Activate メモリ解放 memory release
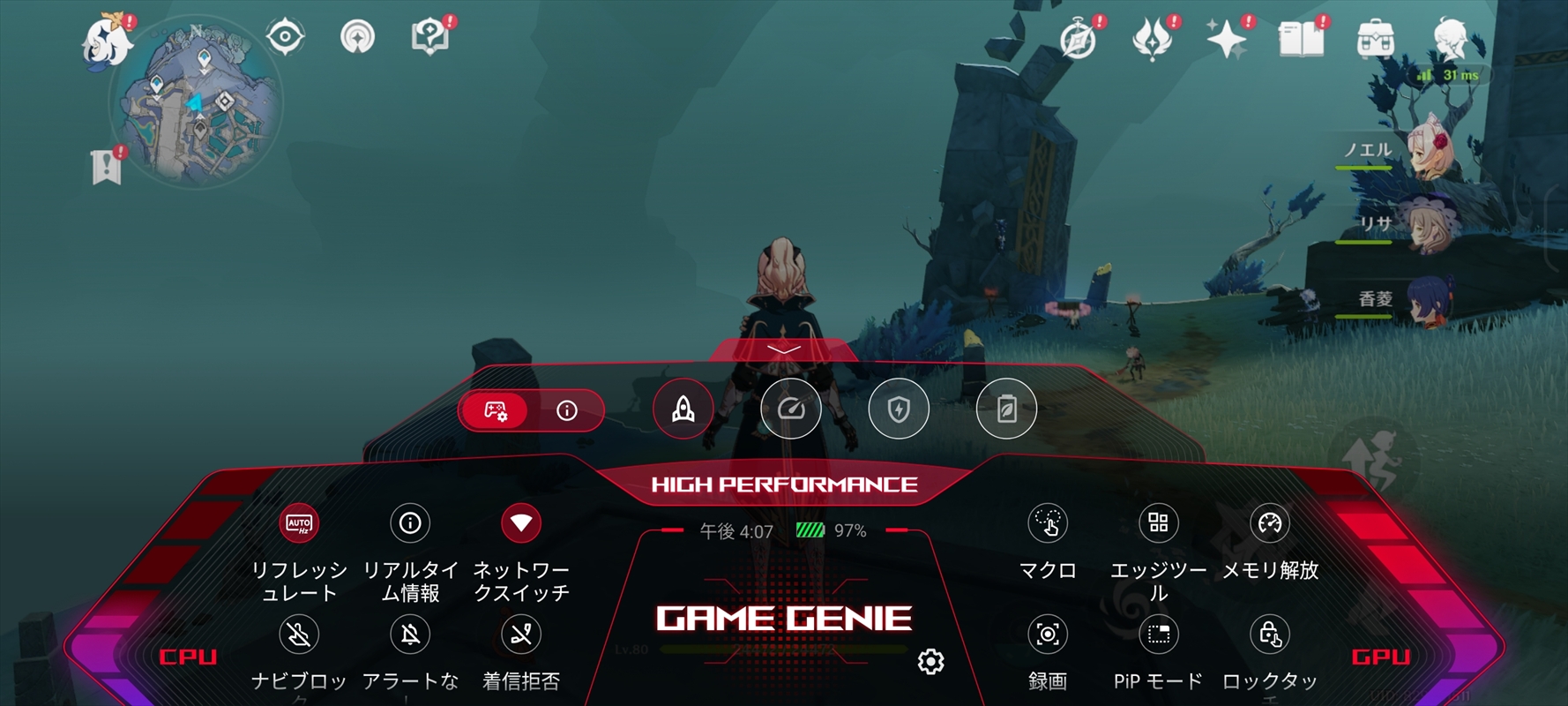 1270,523
